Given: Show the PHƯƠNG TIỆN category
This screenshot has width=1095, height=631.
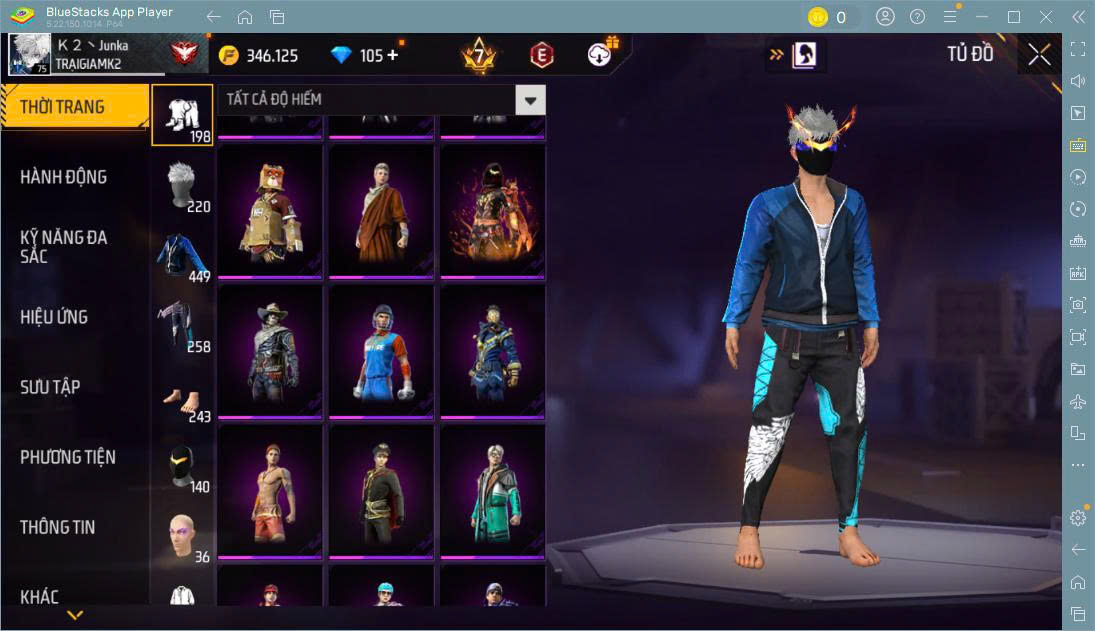Looking at the screenshot, I should pyautogui.click(x=68, y=457).
